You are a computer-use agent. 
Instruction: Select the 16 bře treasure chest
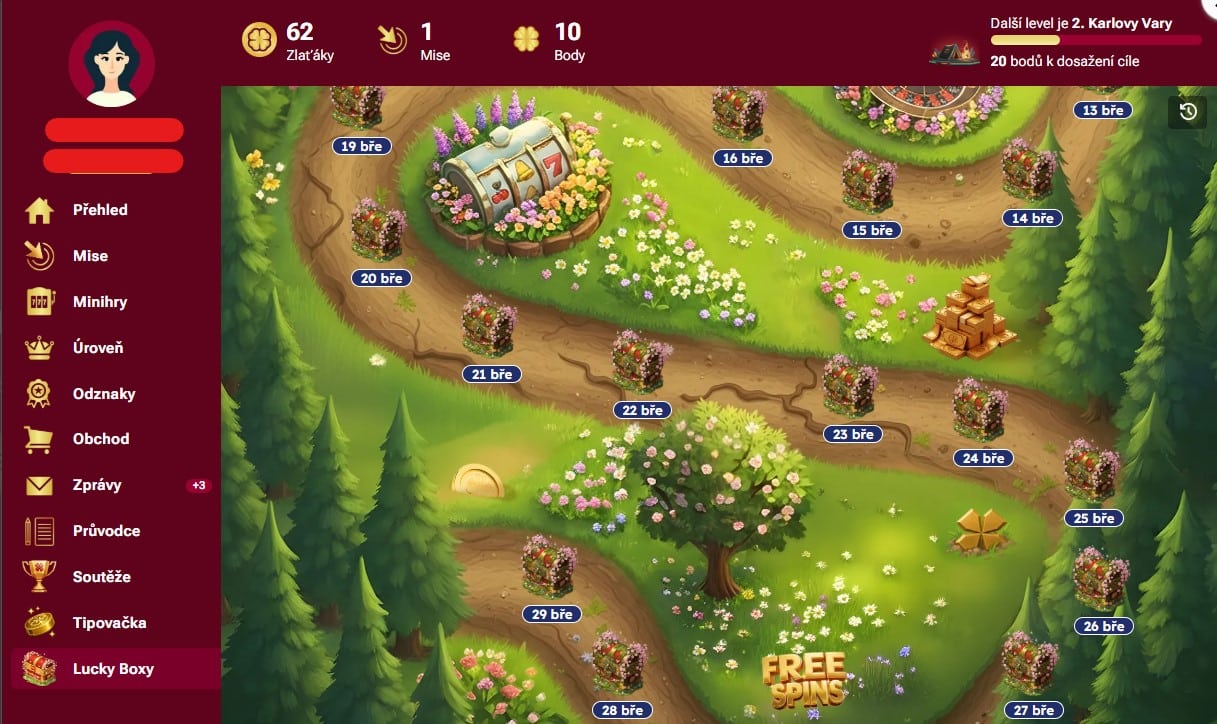[x=740, y=115]
